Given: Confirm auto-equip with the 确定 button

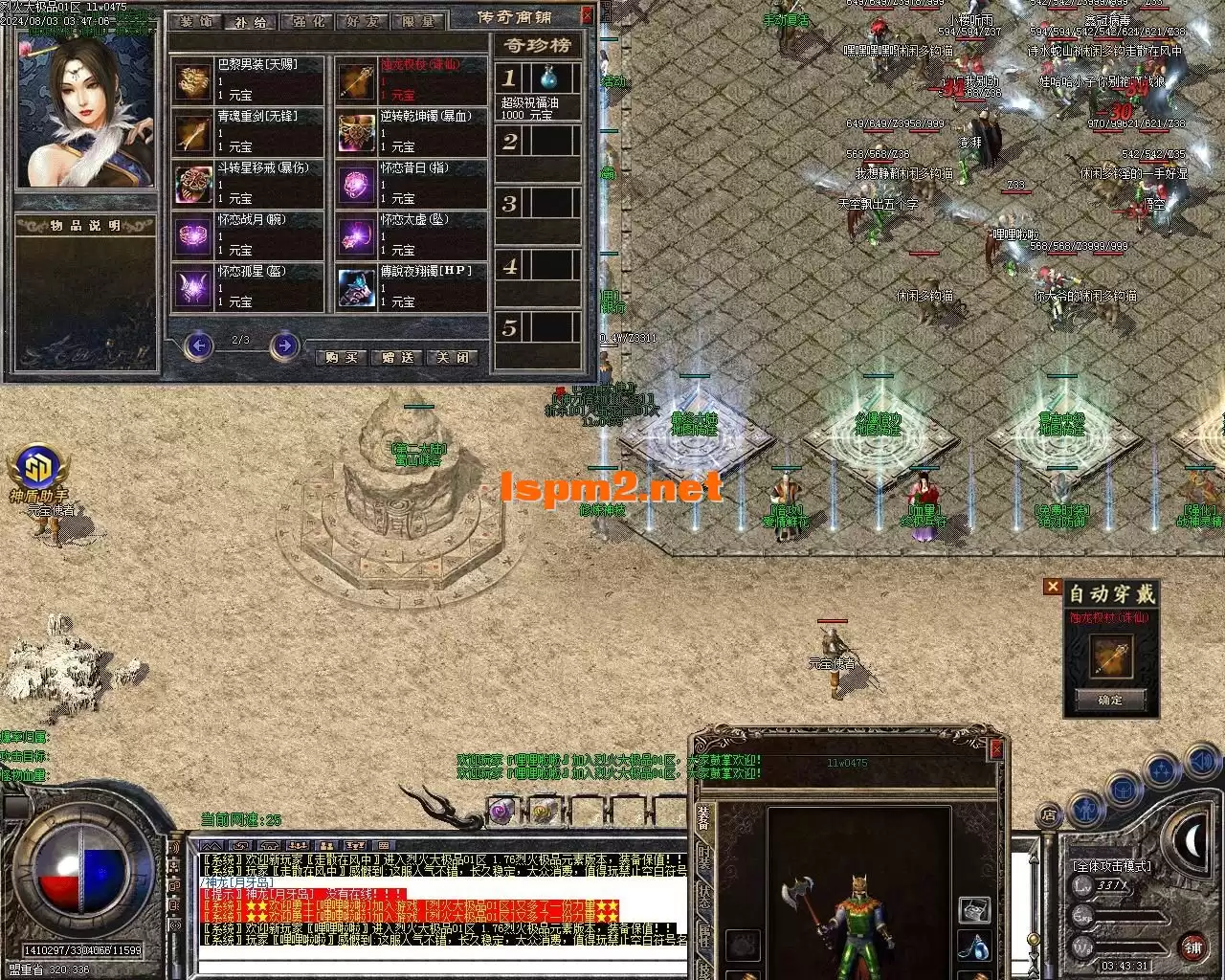Looking at the screenshot, I should 1110,701.
